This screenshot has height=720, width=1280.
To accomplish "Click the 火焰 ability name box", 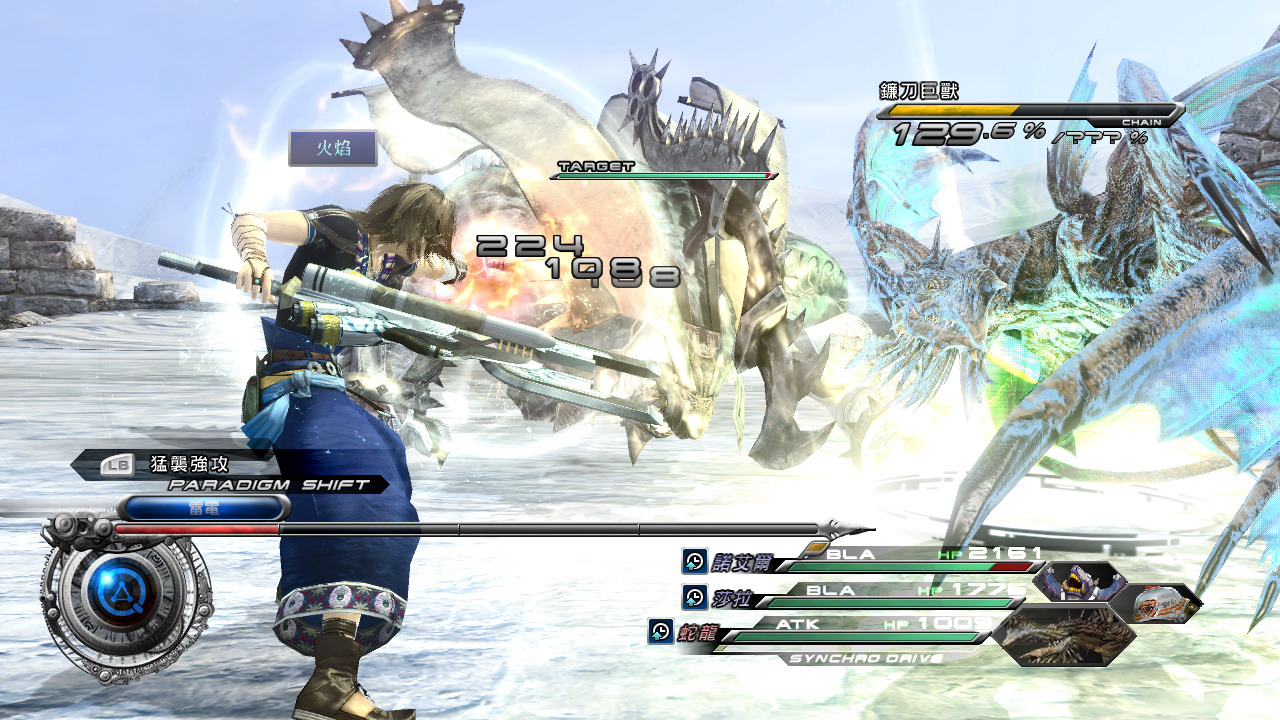I will pos(333,148).
